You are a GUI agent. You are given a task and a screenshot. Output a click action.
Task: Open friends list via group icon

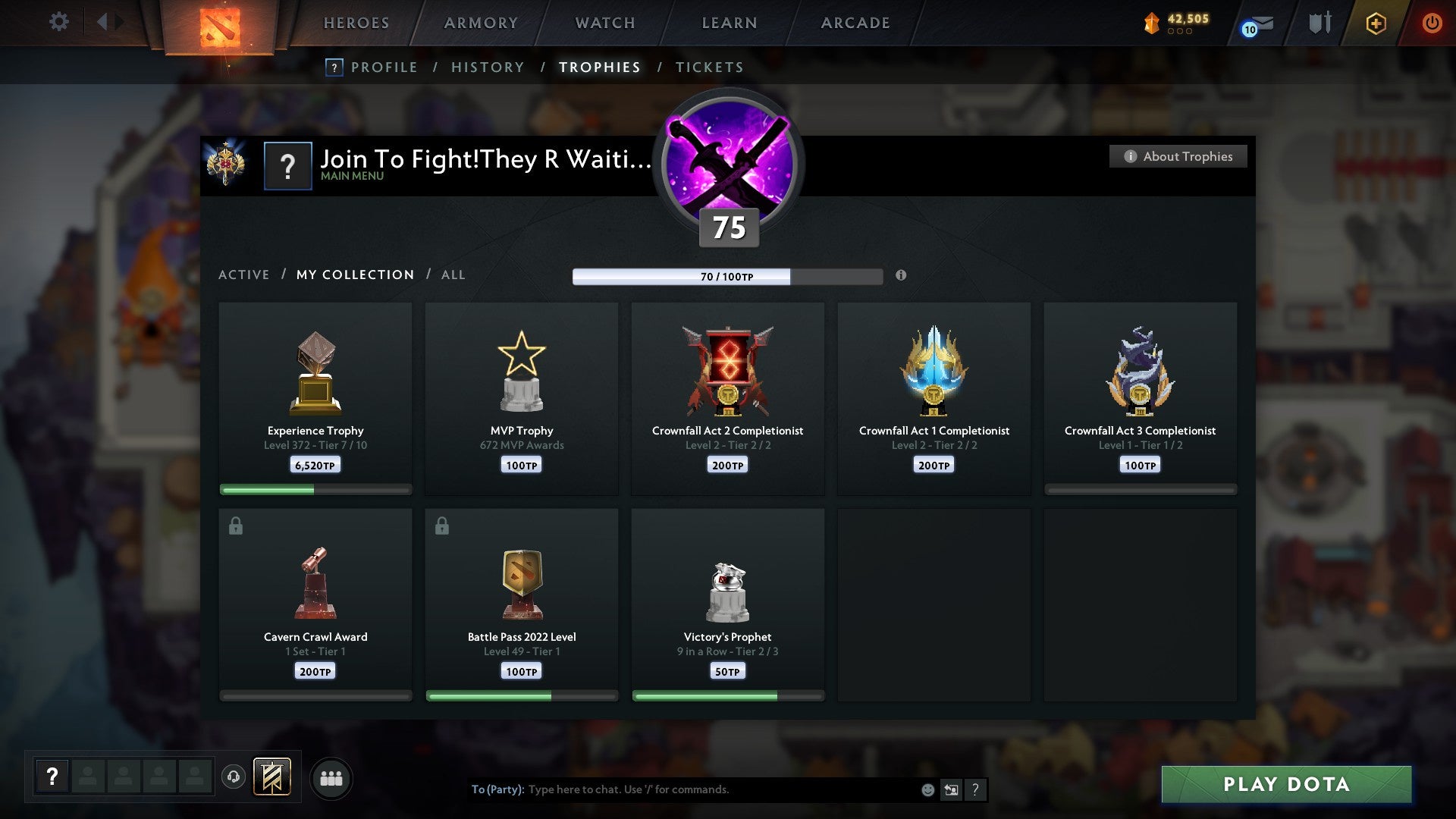[x=331, y=777]
